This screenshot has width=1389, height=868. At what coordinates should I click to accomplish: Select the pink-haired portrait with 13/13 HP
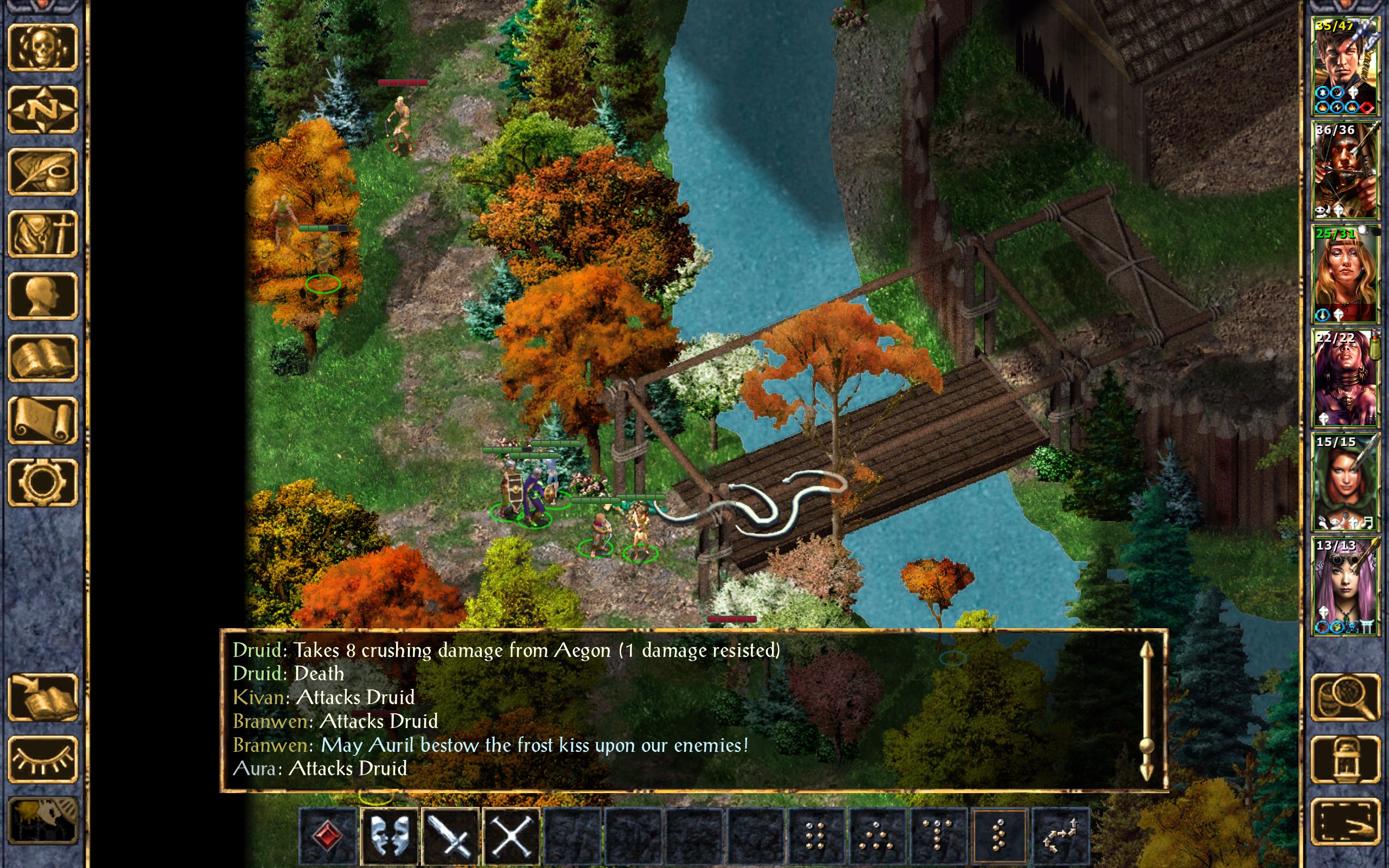[x=1345, y=585]
